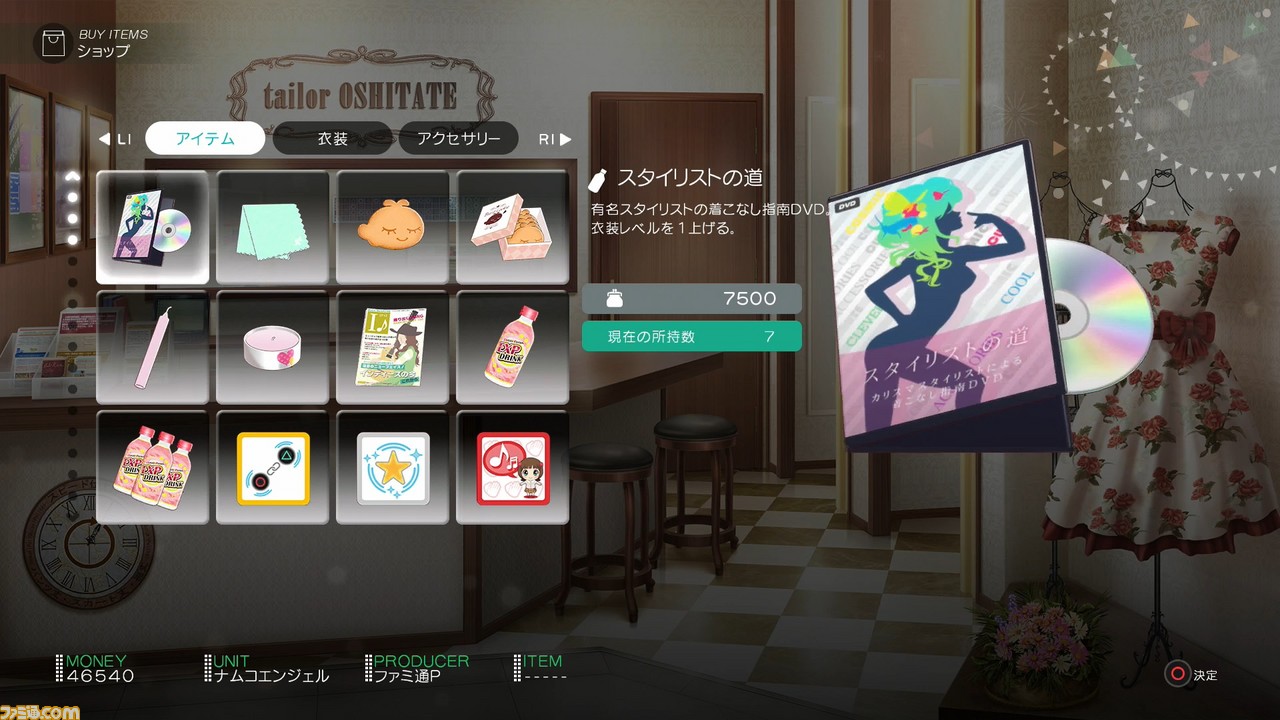Open the アクセサリー accessory tab
Viewport: 1280px width, 720px height.
tap(458, 139)
